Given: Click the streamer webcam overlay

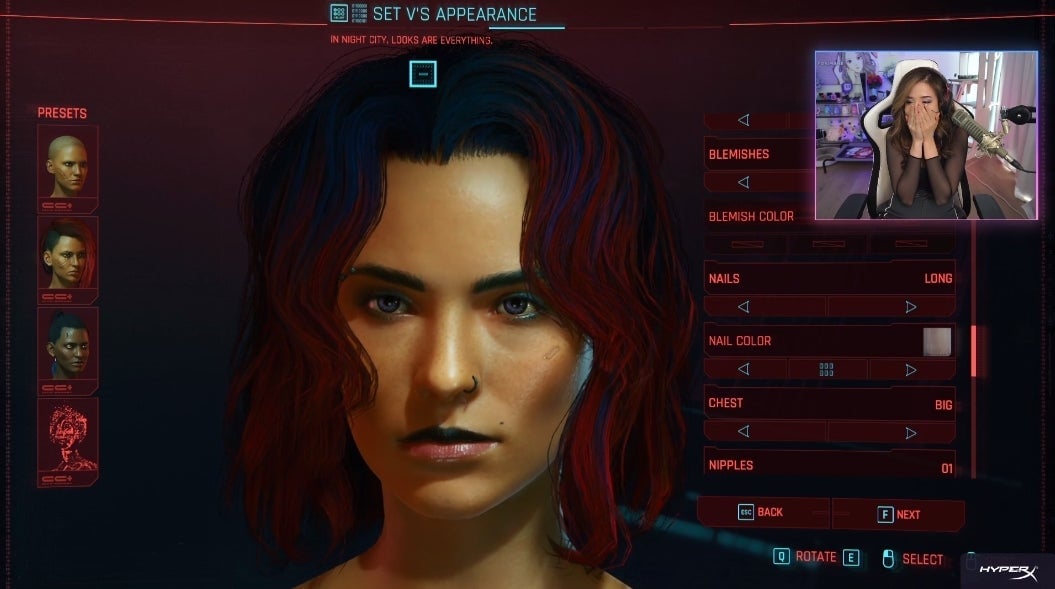Looking at the screenshot, I should tap(925, 135).
